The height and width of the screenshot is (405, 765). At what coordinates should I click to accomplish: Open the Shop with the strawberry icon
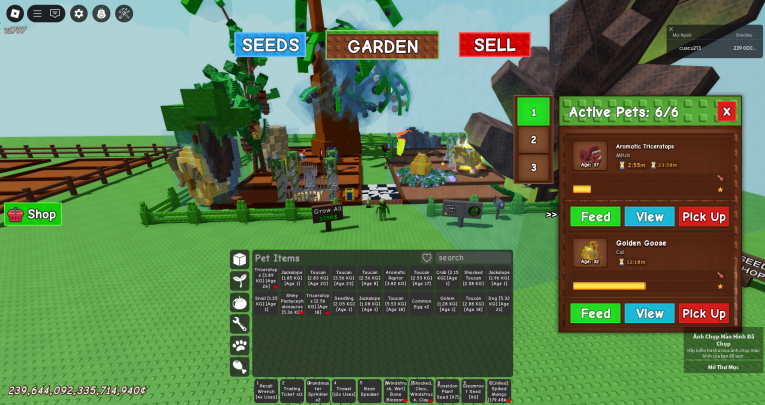coord(33,214)
